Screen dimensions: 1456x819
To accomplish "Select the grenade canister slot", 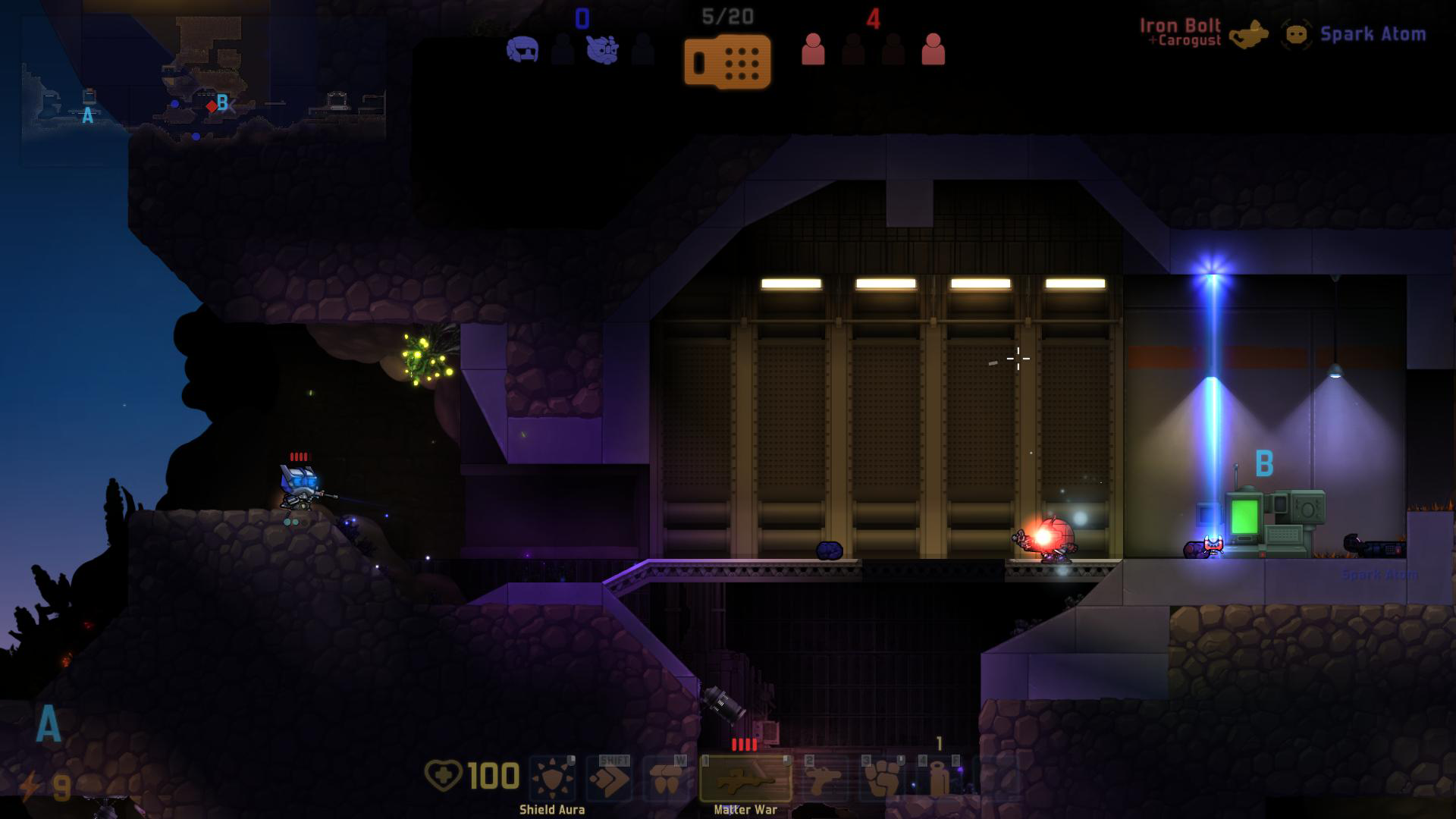I will tap(939, 779).
